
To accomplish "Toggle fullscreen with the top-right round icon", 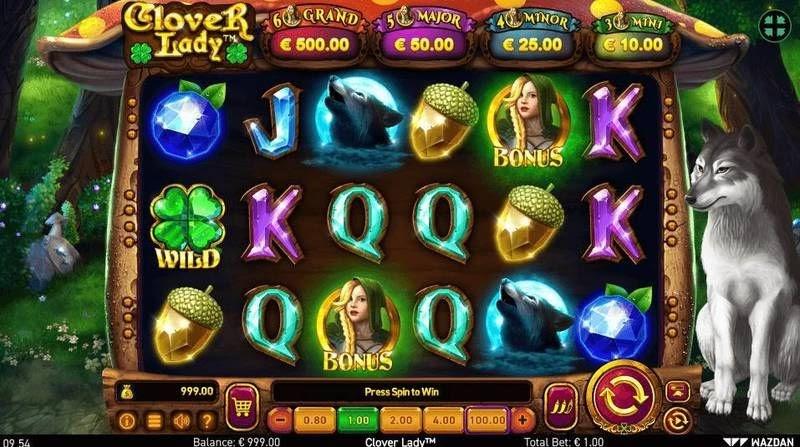I will click(774, 26).
